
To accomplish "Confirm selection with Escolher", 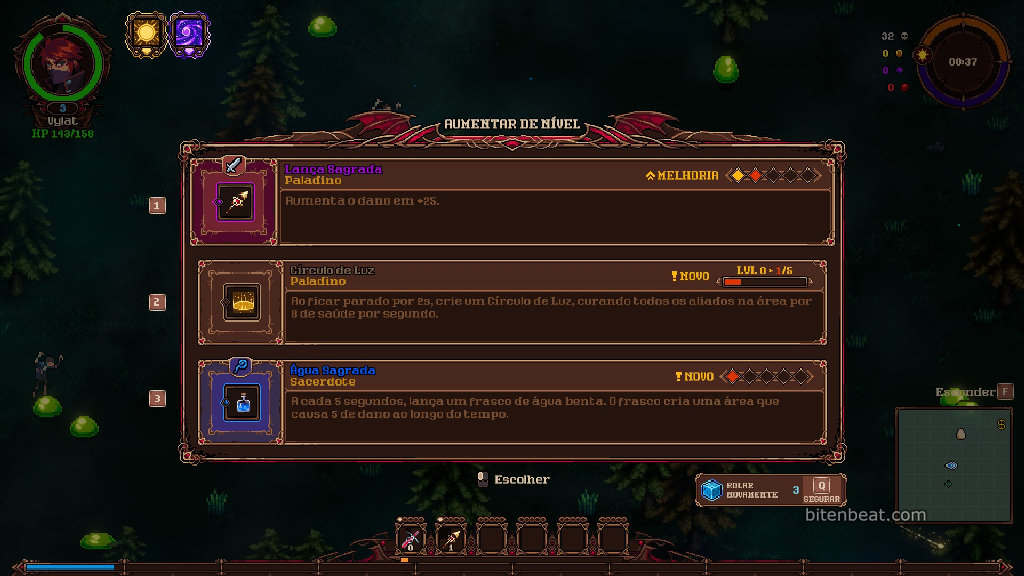I will (x=514, y=479).
